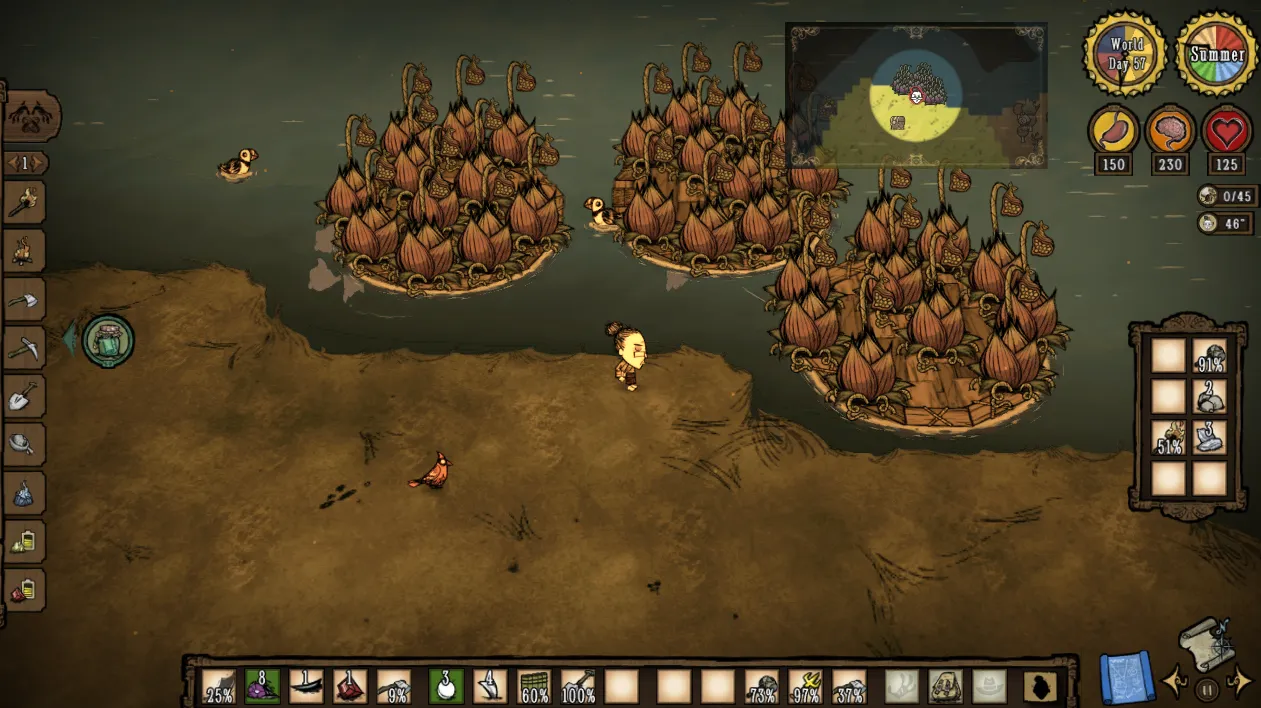Click the minimap overlay
The image size is (1261, 708).
click(916, 96)
